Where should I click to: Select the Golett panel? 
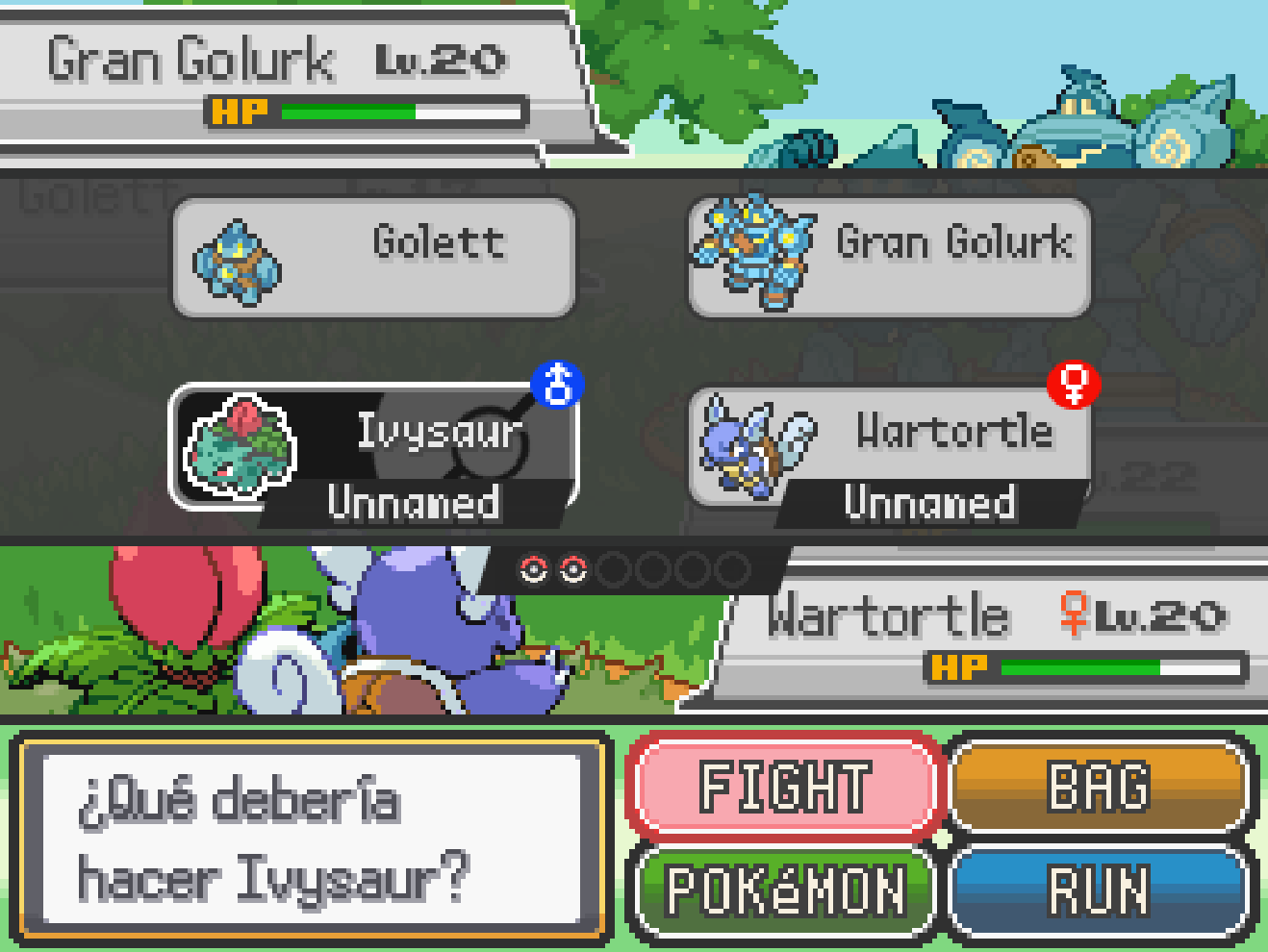(373, 258)
